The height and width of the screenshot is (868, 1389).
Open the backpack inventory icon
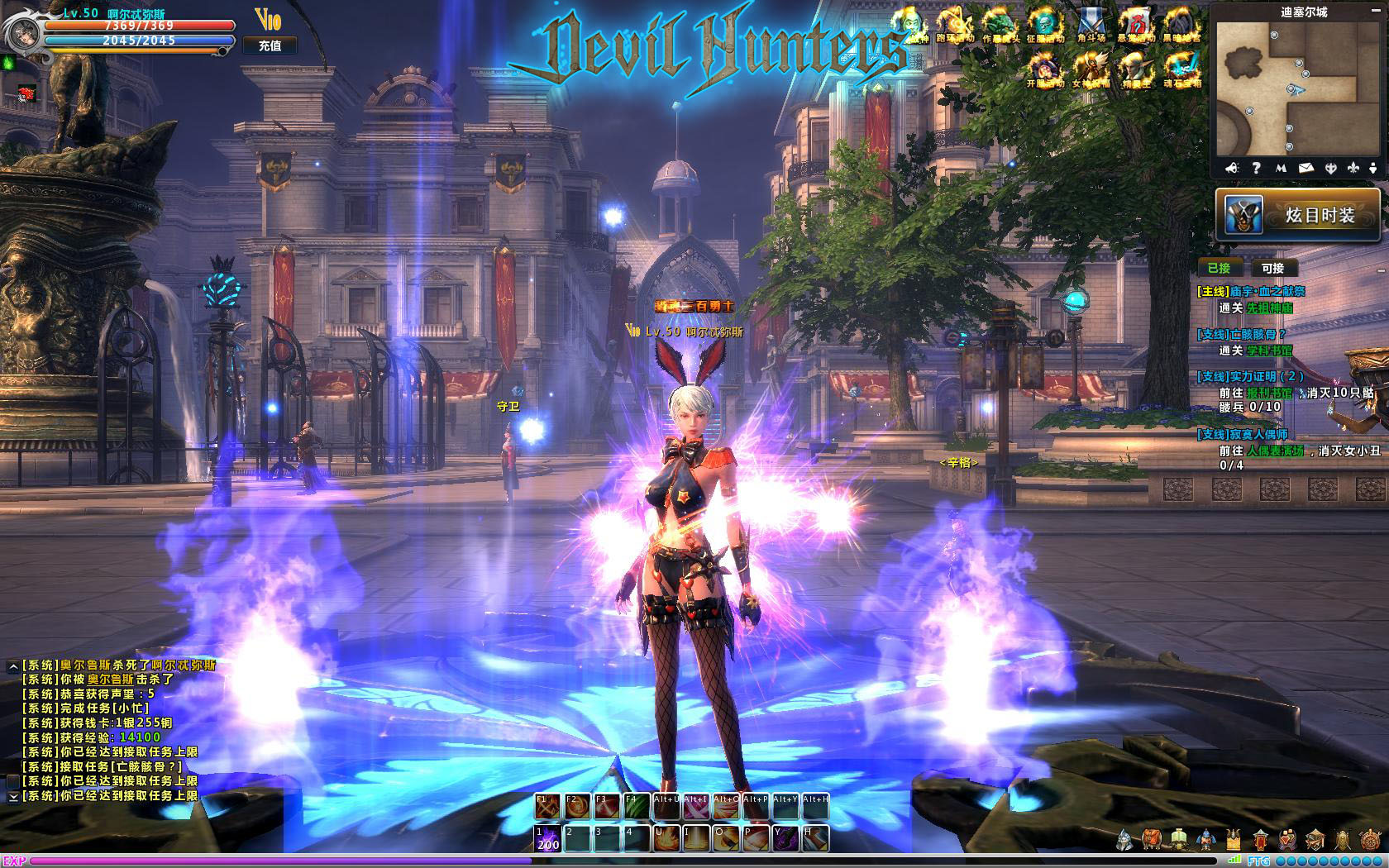[1152, 841]
